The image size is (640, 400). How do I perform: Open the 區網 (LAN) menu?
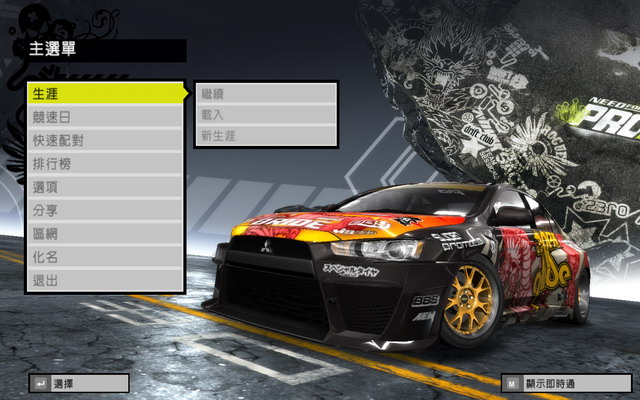[x=105, y=234]
